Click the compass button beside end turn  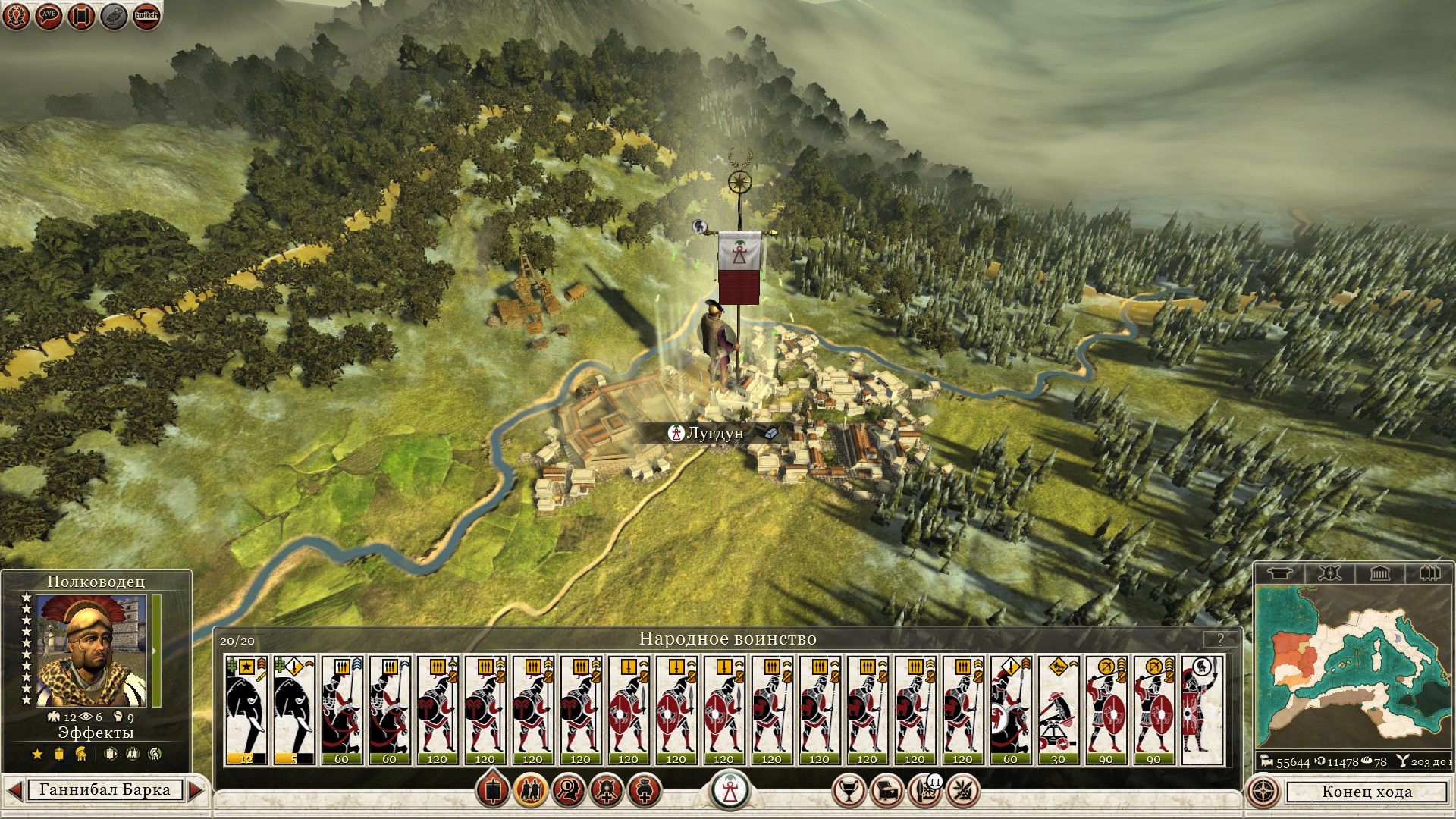click(x=1263, y=792)
